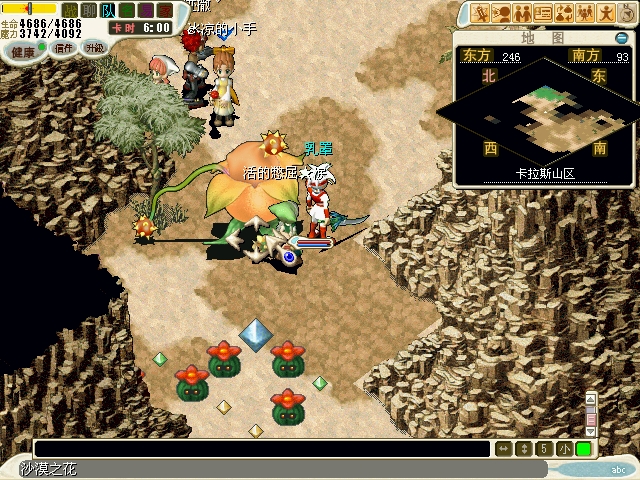Click the 升級 level-up button

click(94, 48)
